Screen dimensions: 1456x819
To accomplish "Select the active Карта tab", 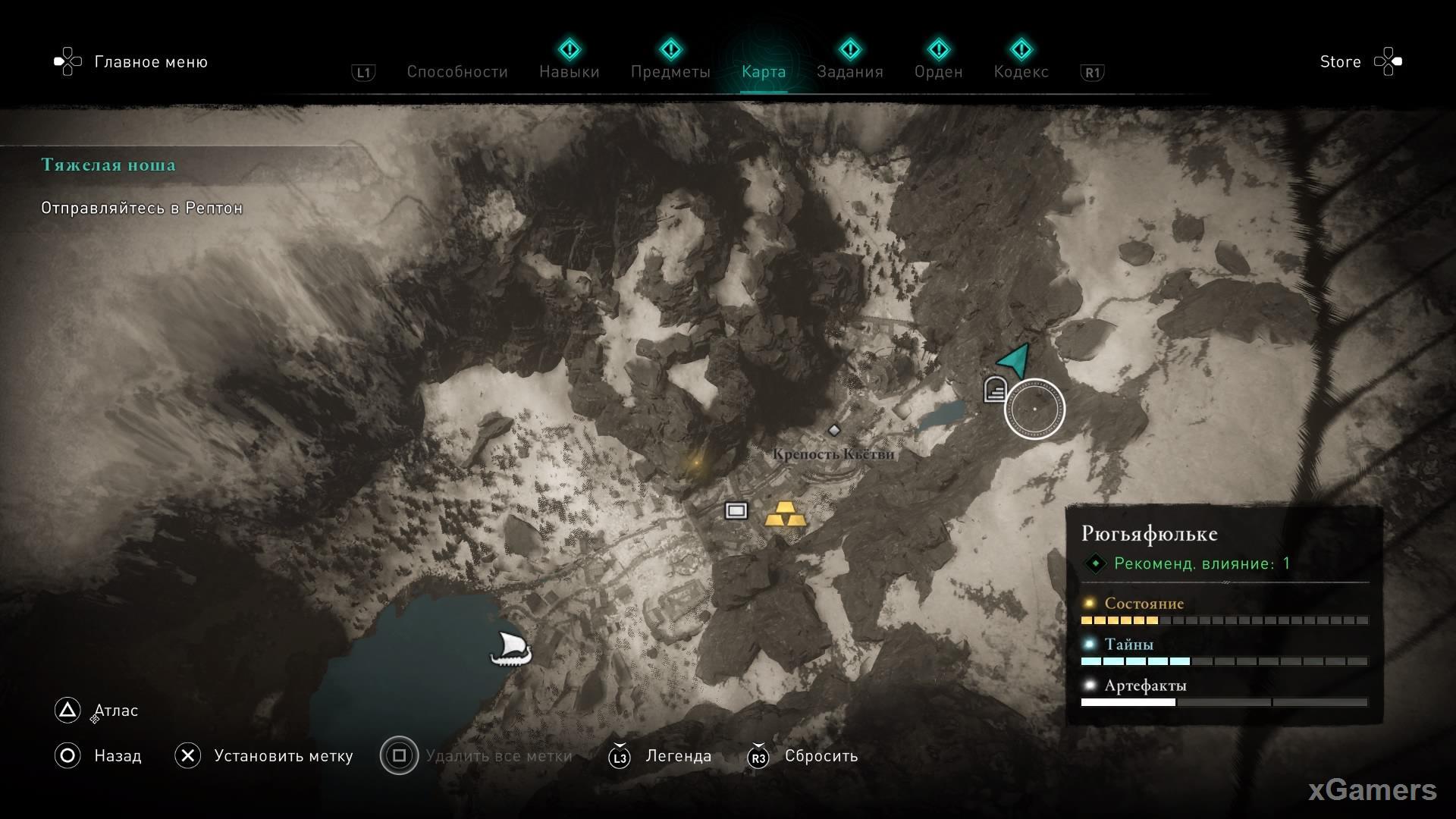I will coord(763,72).
